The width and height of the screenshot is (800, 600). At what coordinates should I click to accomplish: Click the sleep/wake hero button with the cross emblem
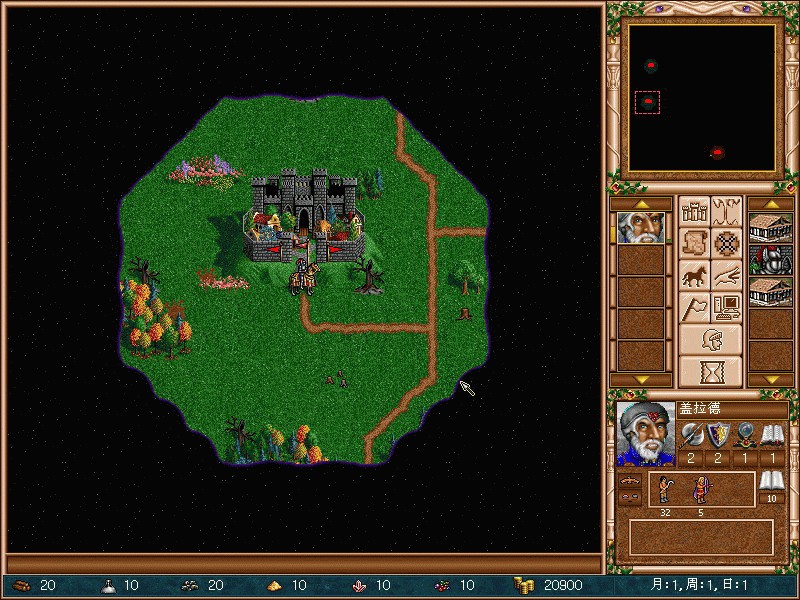727,243
